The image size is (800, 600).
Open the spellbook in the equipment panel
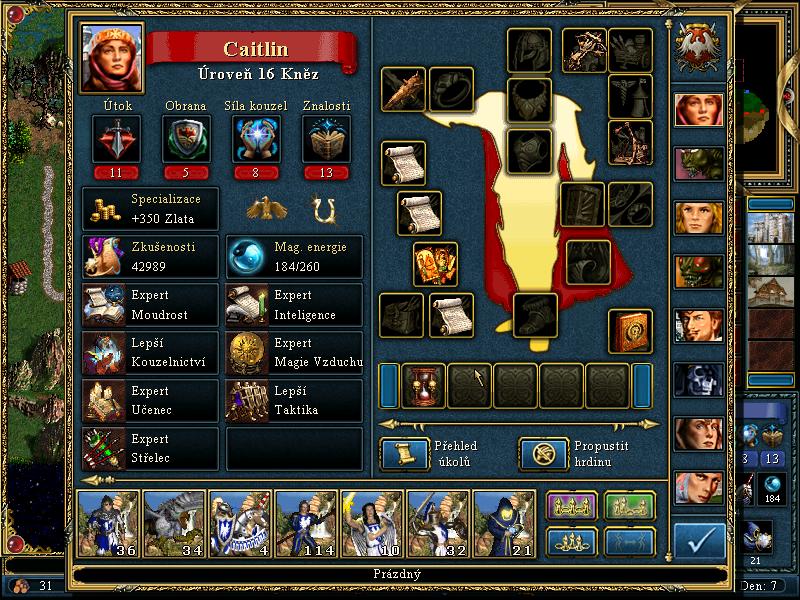pyautogui.click(x=631, y=331)
